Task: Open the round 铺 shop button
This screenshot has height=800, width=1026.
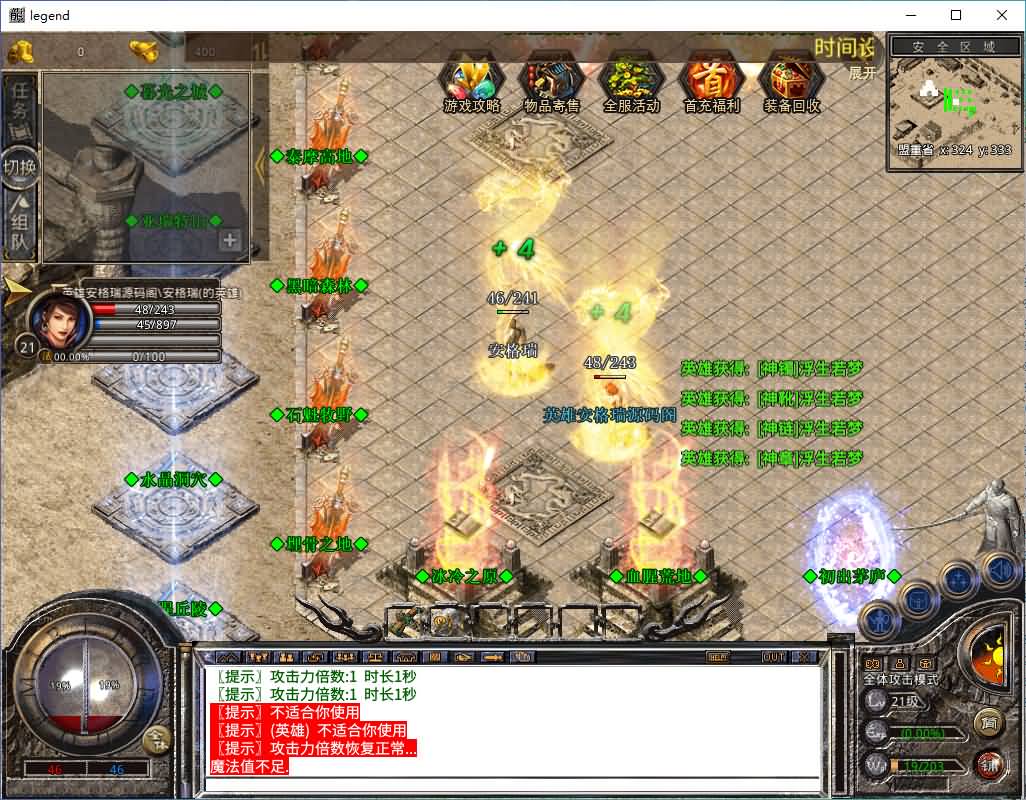Action: [988, 764]
